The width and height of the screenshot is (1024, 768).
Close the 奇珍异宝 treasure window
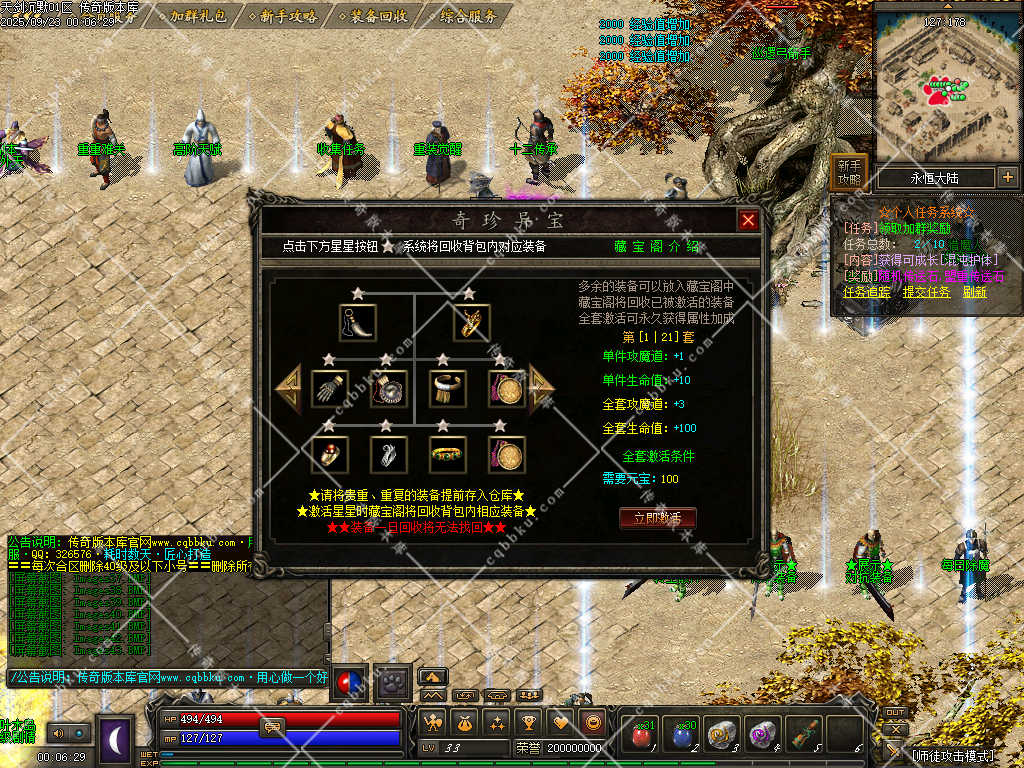point(748,221)
